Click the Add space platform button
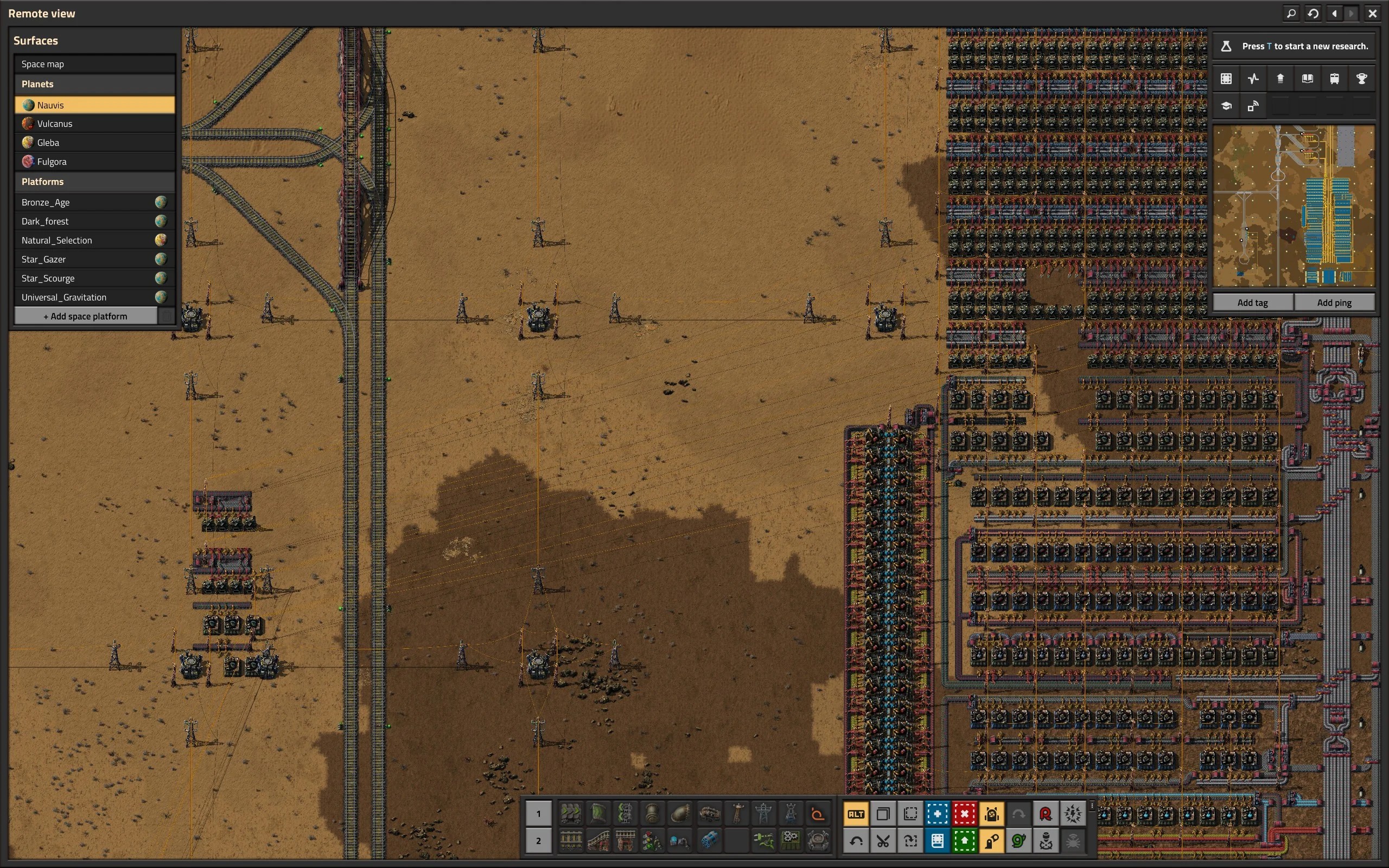Viewport: 1389px width, 868px height. pyautogui.click(x=86, y=316)
